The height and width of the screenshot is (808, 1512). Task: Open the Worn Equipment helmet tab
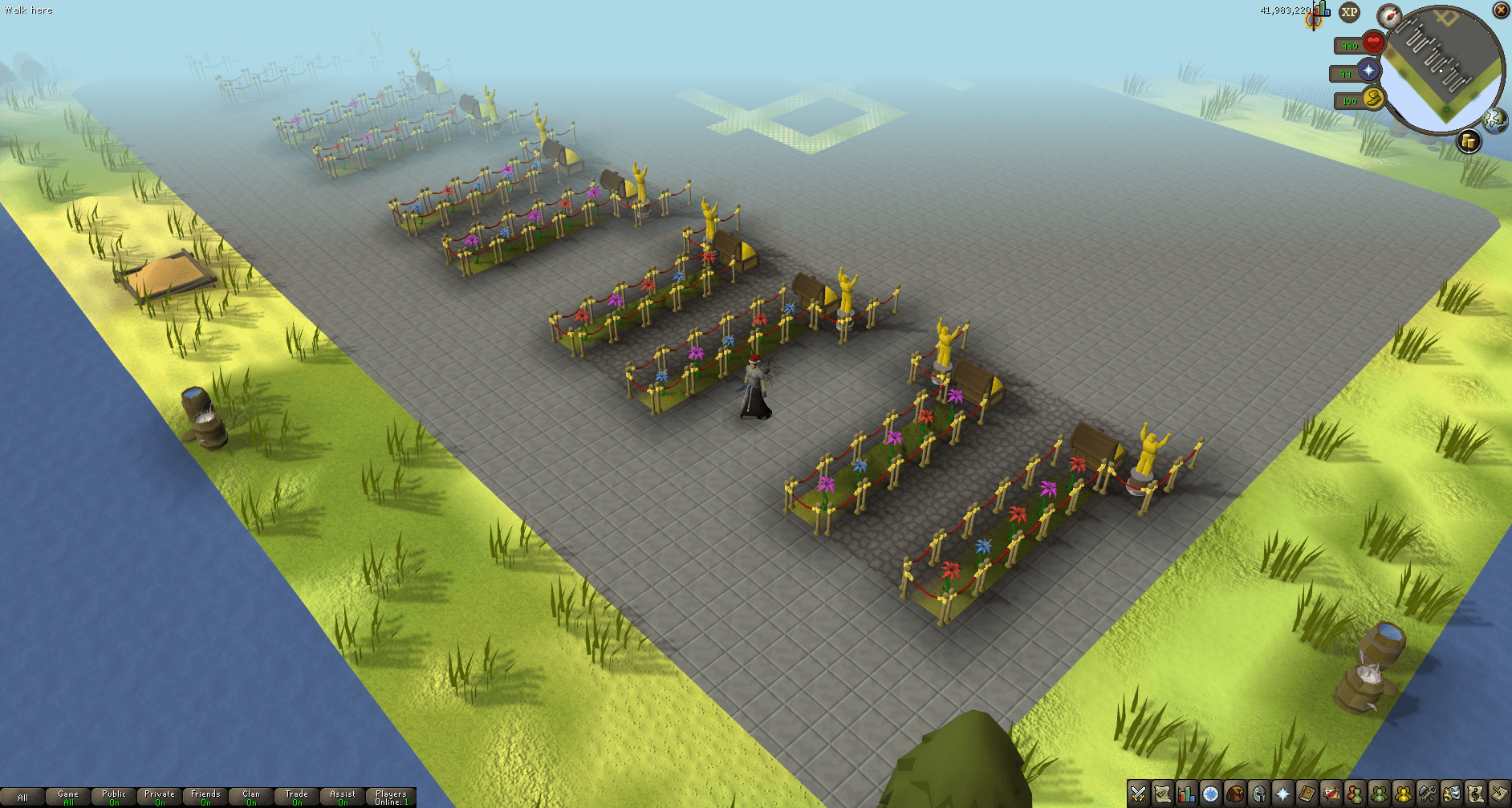(x=1258, y=794)
